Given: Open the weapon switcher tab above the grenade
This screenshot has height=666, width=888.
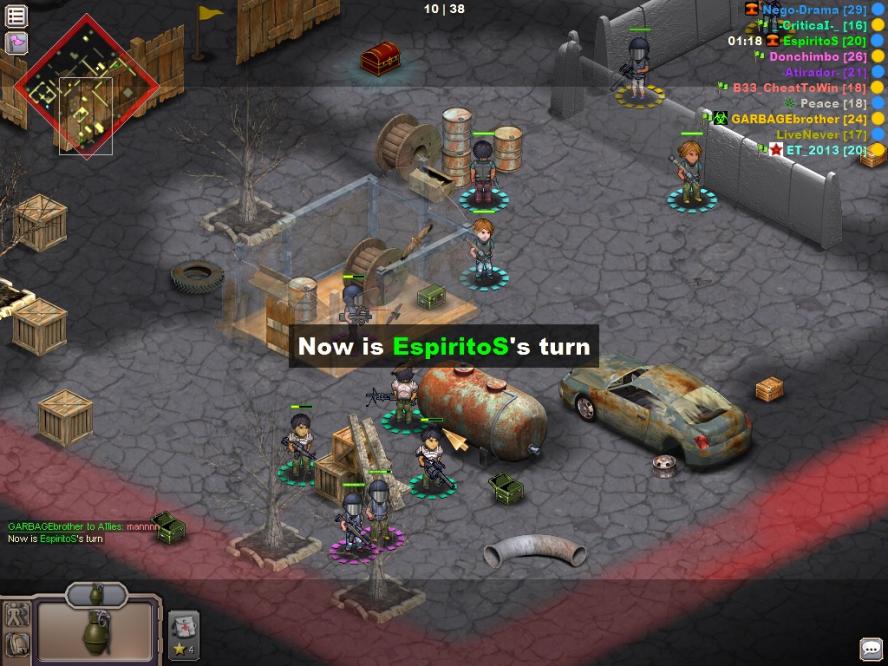Looking at the screenshot, I should 97,594.
